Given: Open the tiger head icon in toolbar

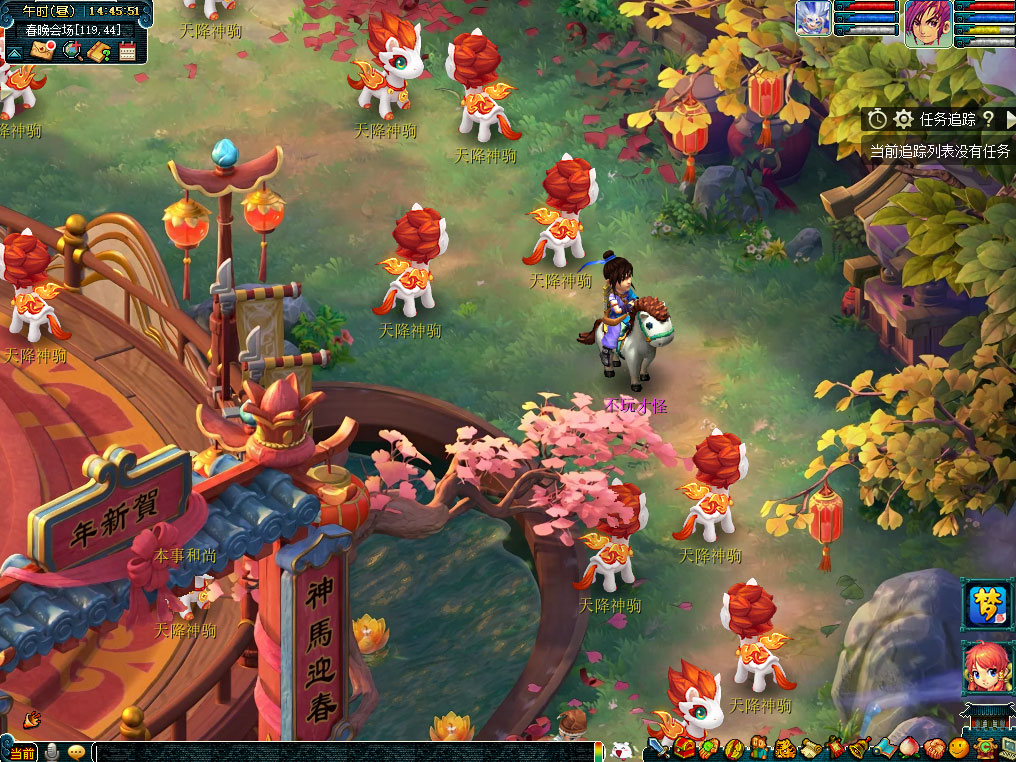Looking at the screenshot, I should click(x=786, y=749).
